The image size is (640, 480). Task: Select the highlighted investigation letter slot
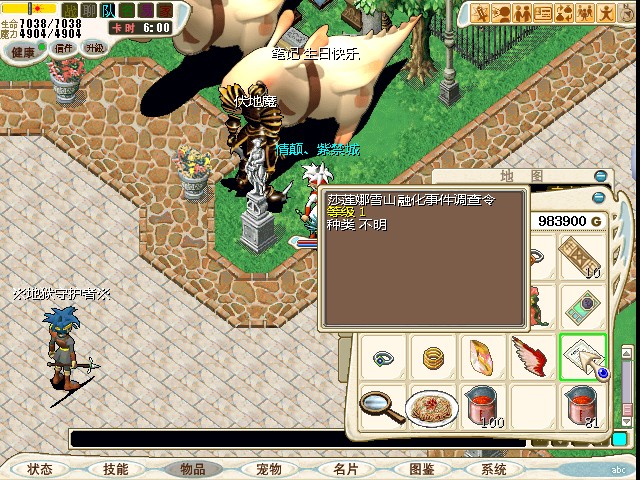point(581,356)
